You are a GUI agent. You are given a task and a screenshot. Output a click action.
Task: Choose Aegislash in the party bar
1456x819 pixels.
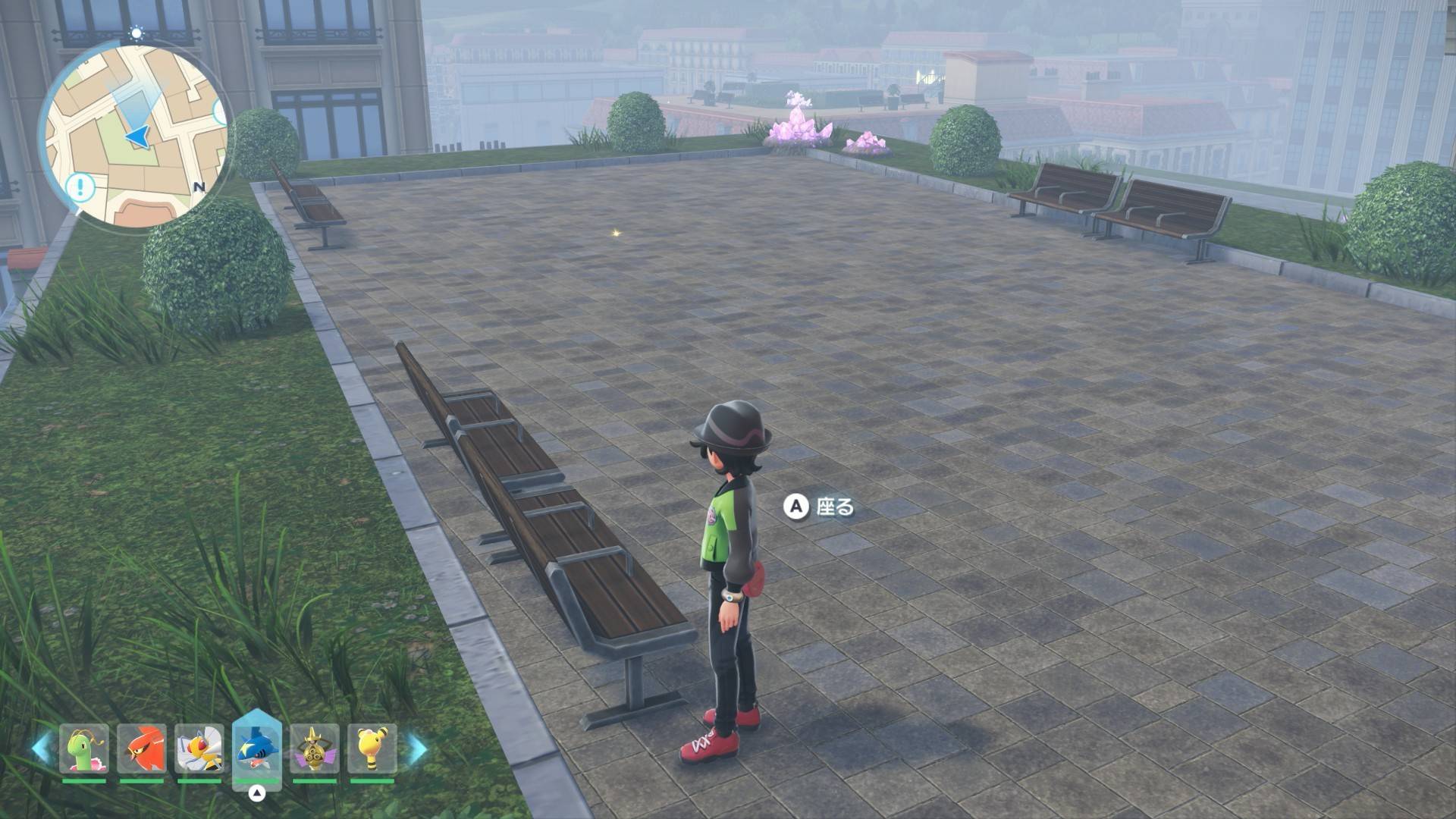tap(315, 749)
